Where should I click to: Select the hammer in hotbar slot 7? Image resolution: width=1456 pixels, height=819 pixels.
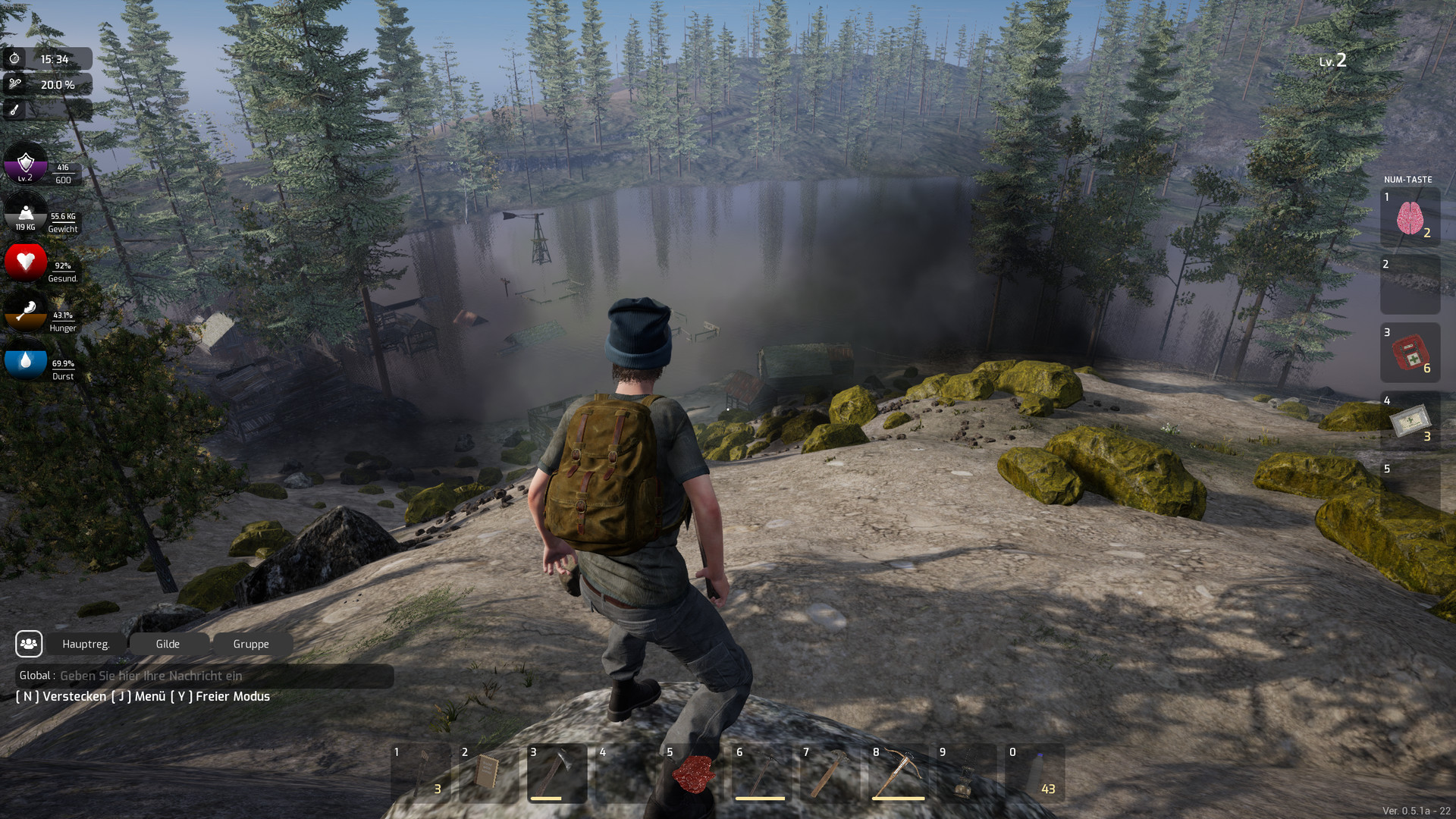click(x=833, y=774)
